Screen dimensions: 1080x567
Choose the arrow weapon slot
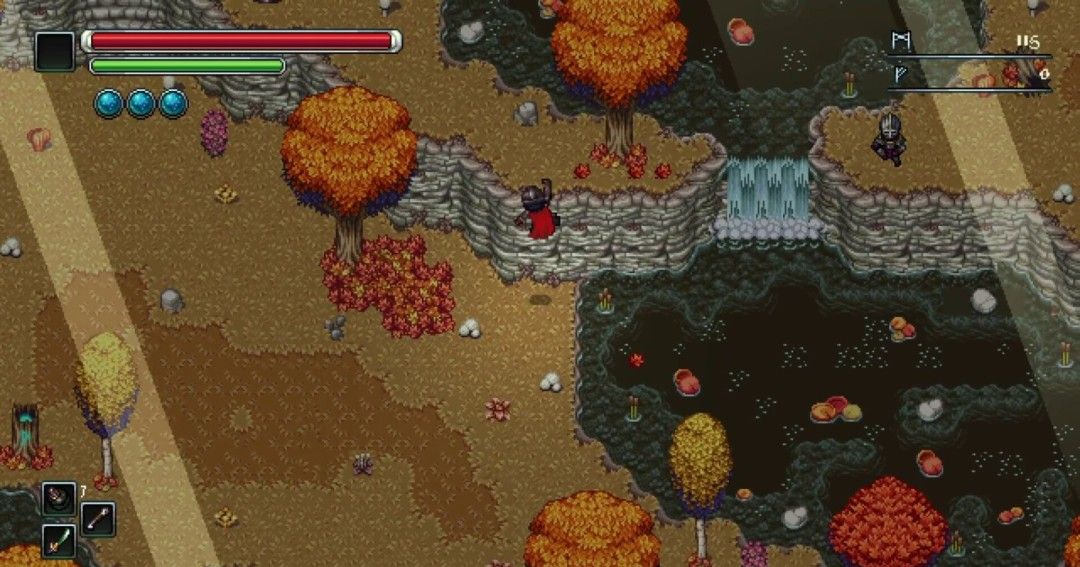pyautogui.click(x=97, y=519)
